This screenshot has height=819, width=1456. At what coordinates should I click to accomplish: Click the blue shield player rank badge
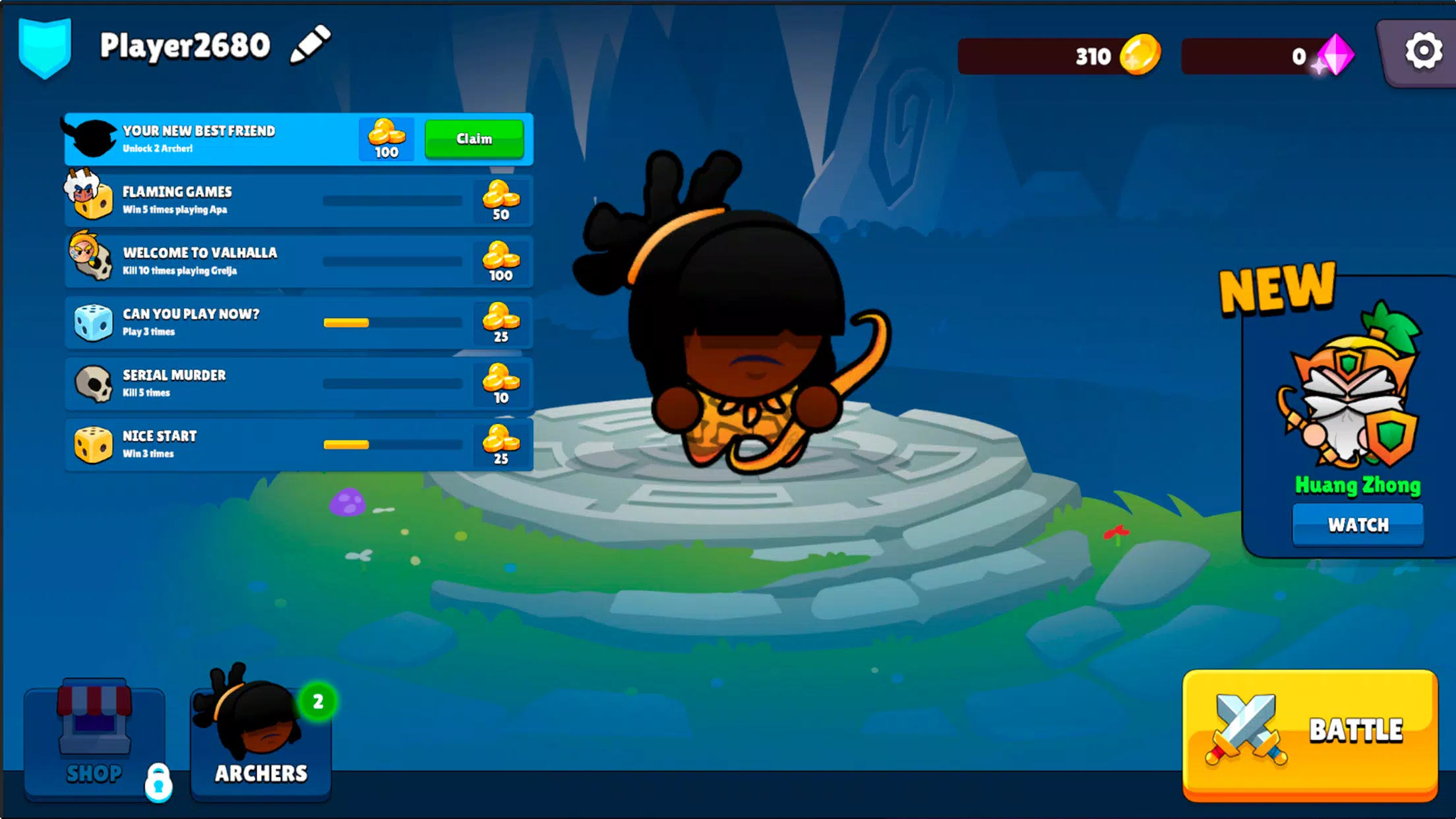click(x=45, y=46)
